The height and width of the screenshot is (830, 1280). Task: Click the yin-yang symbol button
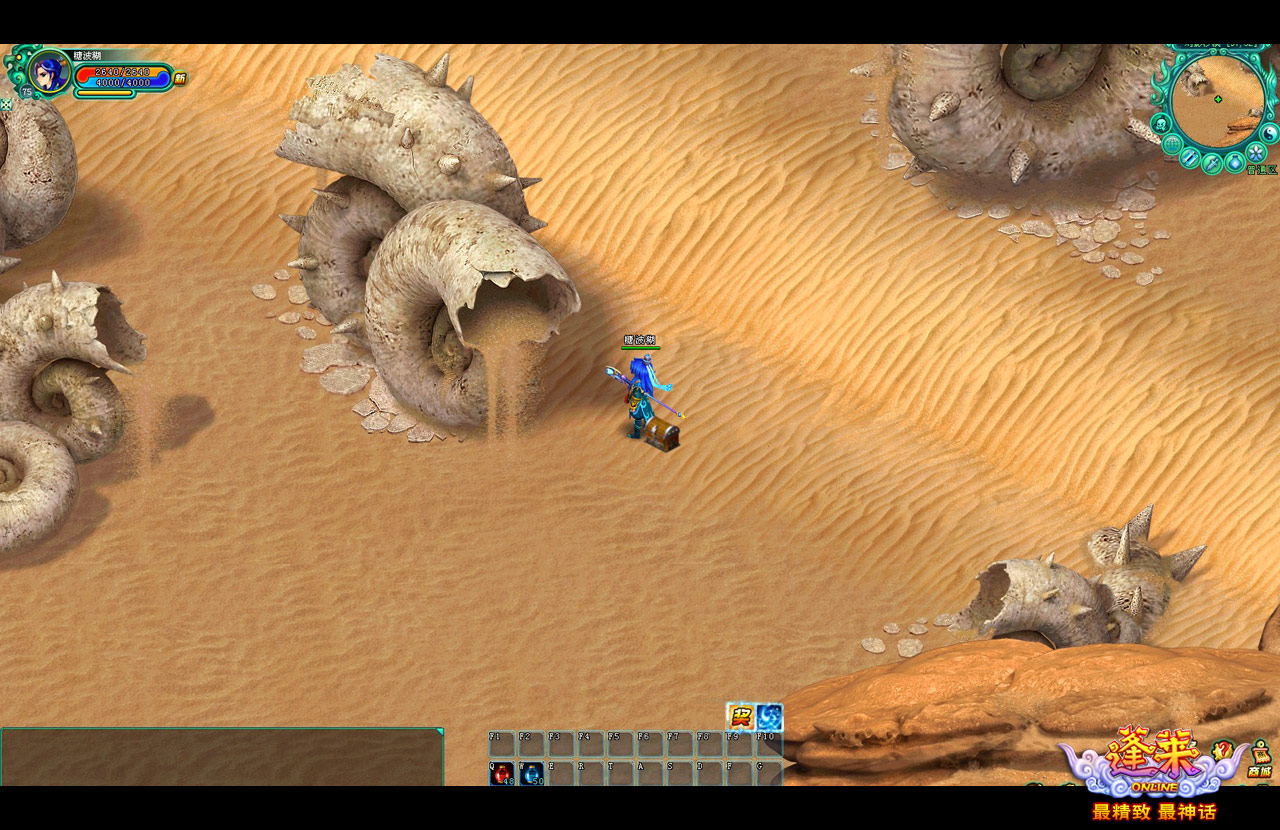1270,132
